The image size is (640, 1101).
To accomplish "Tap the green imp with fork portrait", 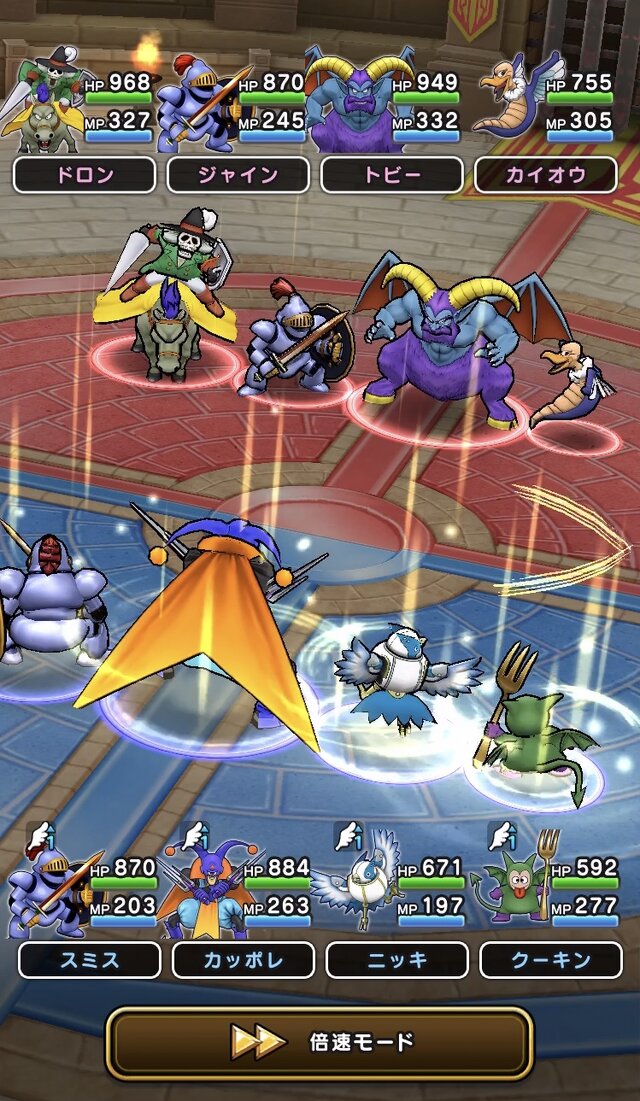I will (x=515, y=885).
